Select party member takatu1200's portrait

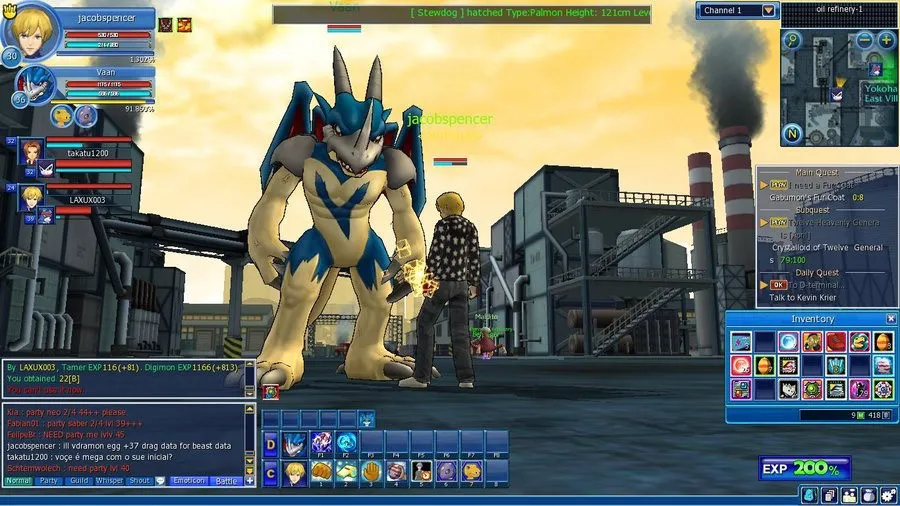pos(31,152)
